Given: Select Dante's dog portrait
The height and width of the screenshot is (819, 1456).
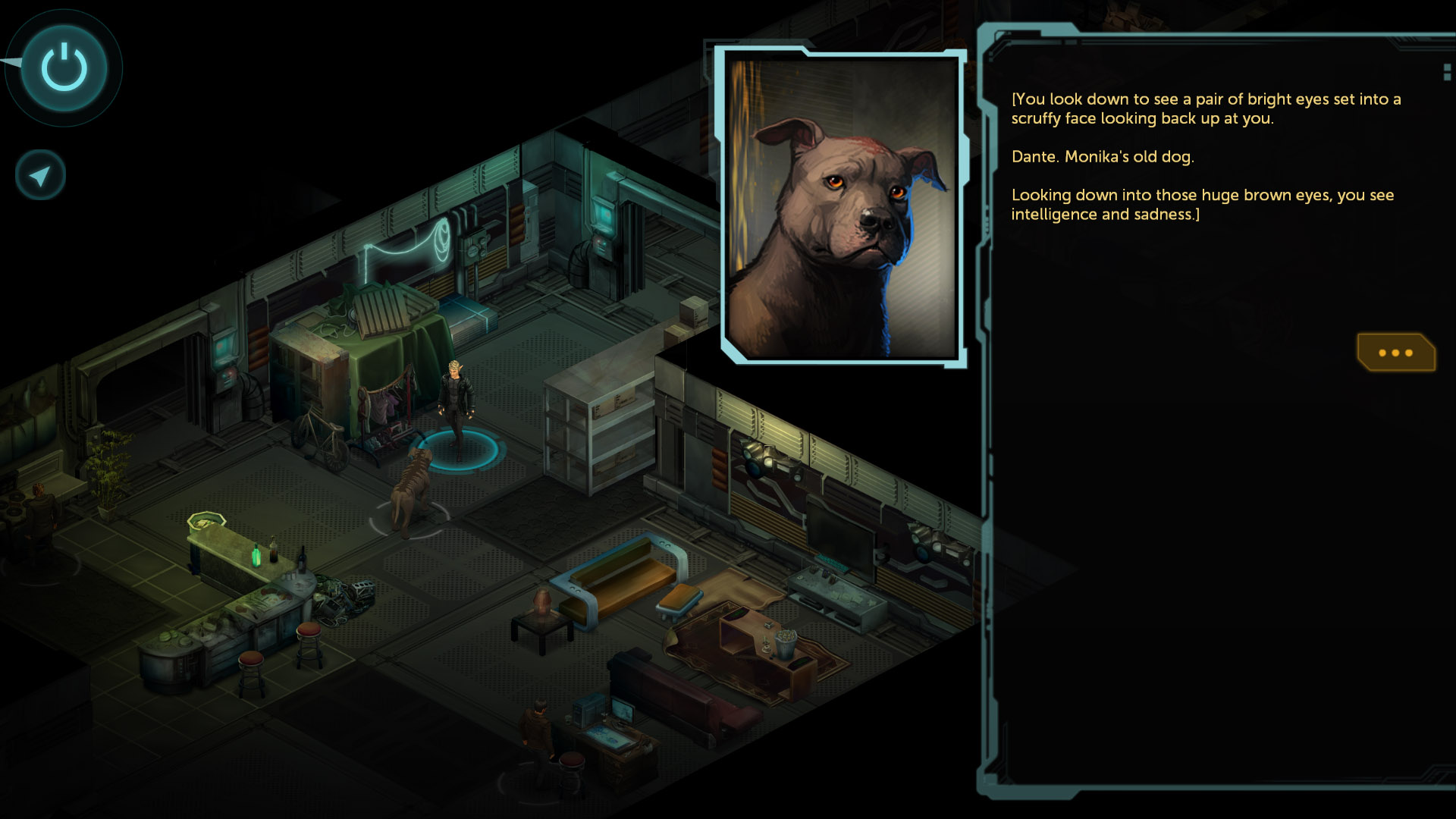Looking at the screenshot, I should click(842, 206).
